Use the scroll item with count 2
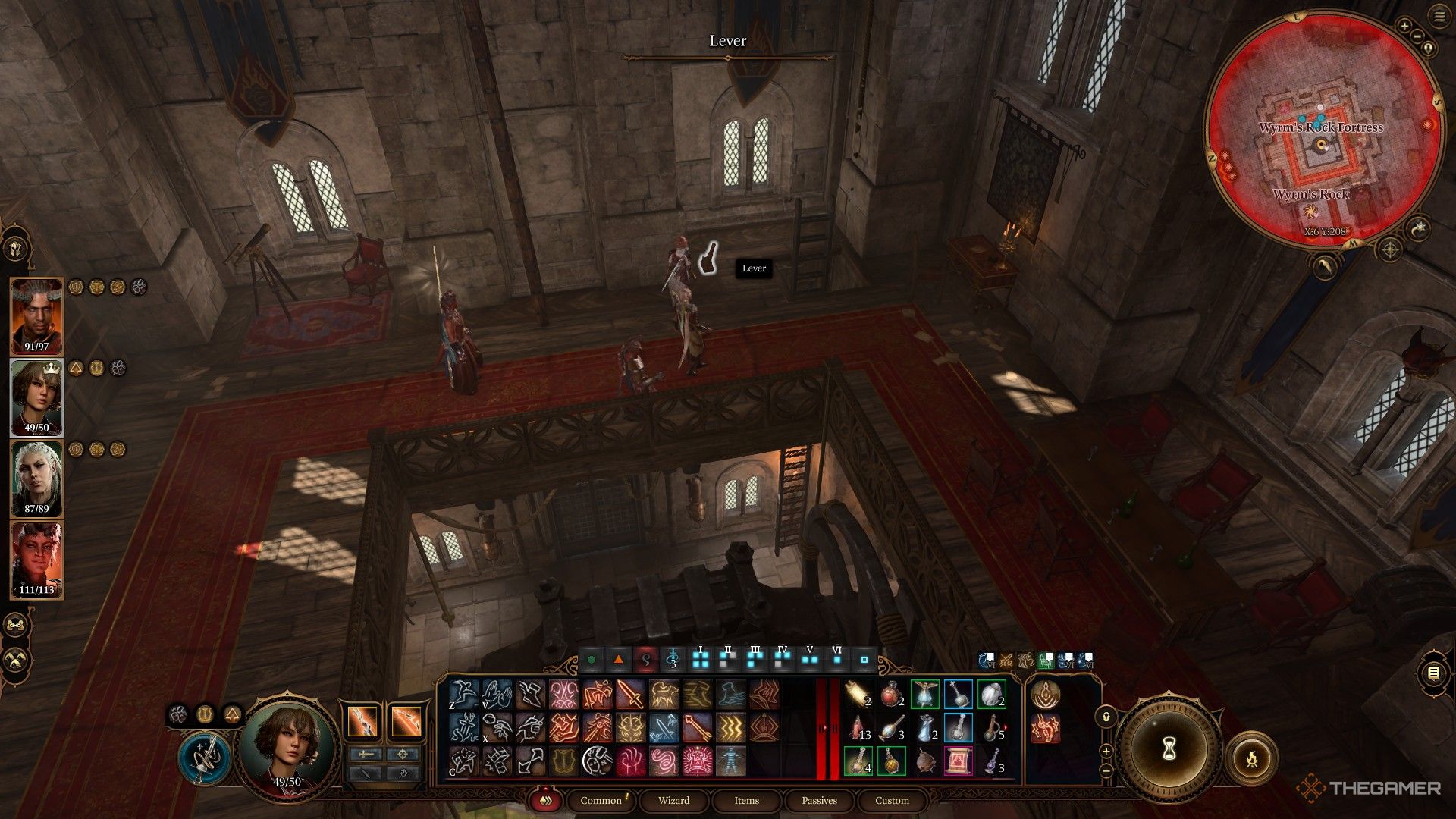Viewport: 1456px width, 819px height. click(858, 694)
